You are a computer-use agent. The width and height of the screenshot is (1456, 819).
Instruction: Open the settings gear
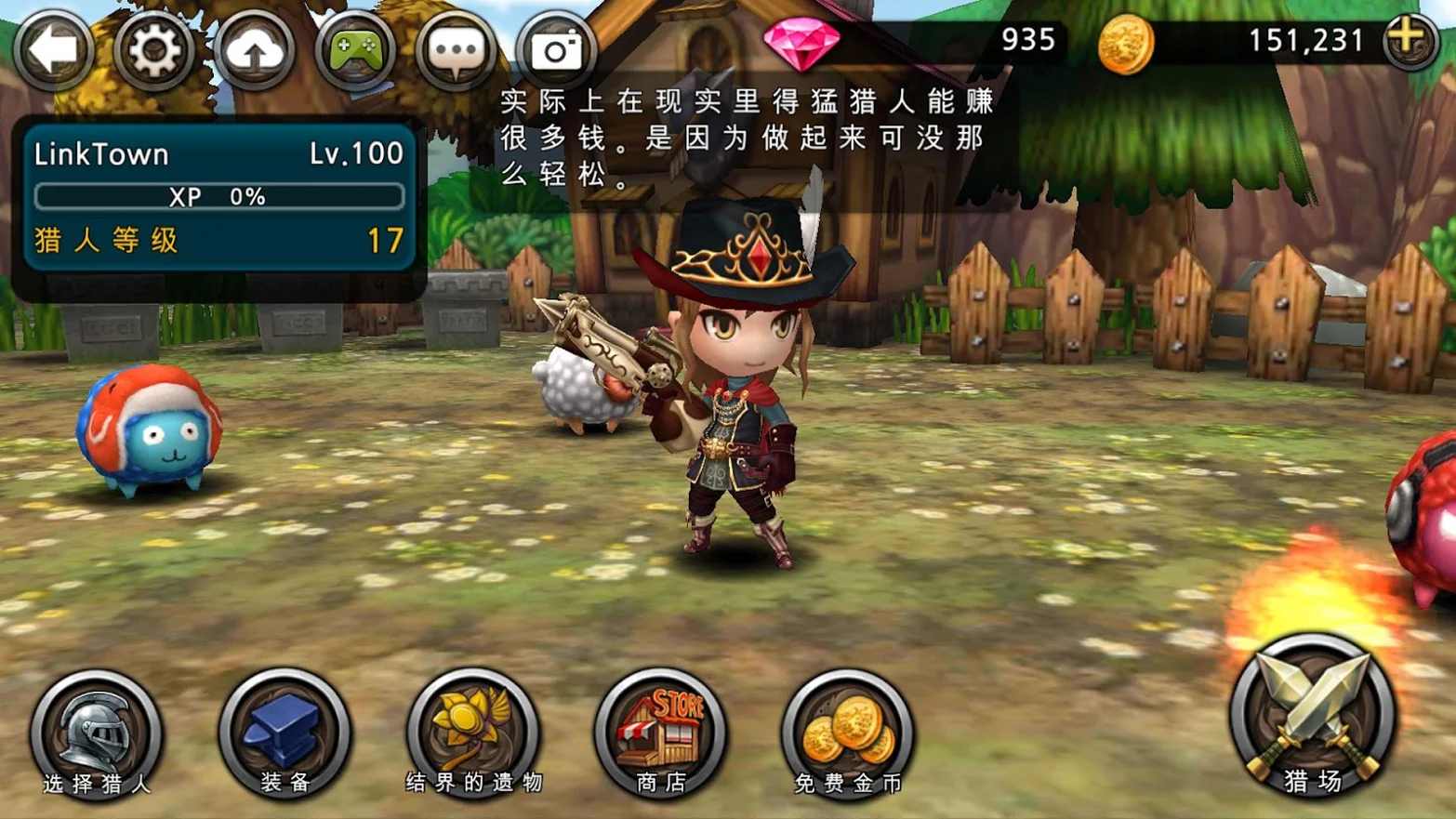tap(154, 49)
